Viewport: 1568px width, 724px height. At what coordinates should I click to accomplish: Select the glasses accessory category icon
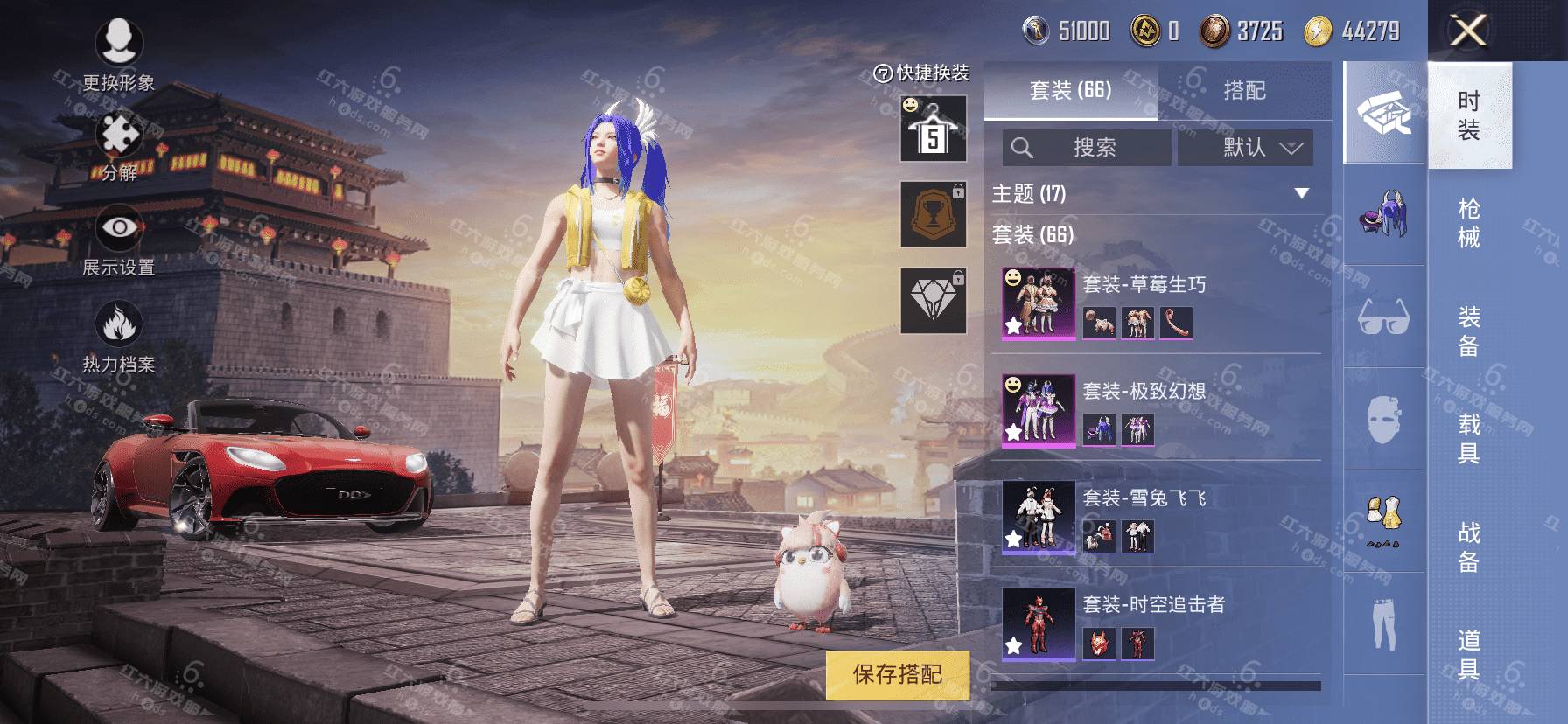tap(1383, 317)
